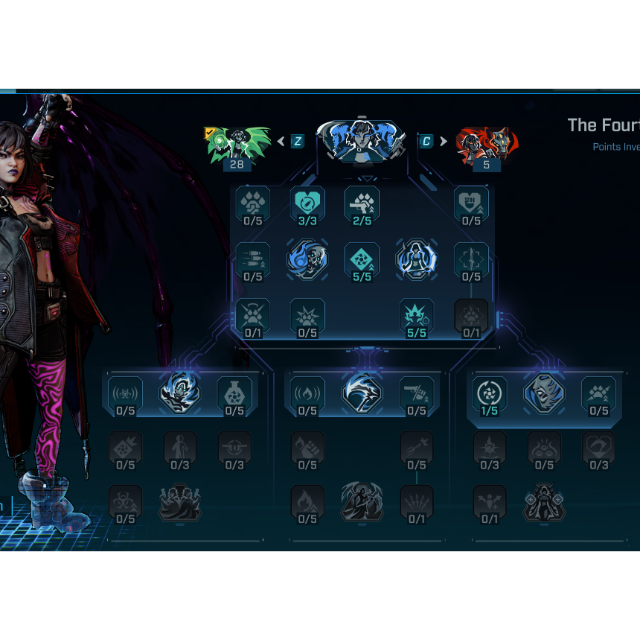The width and height of the screenshot is (640, 640).
Task: Select the biohazard skill at 0/5
Action: [125, 502]
